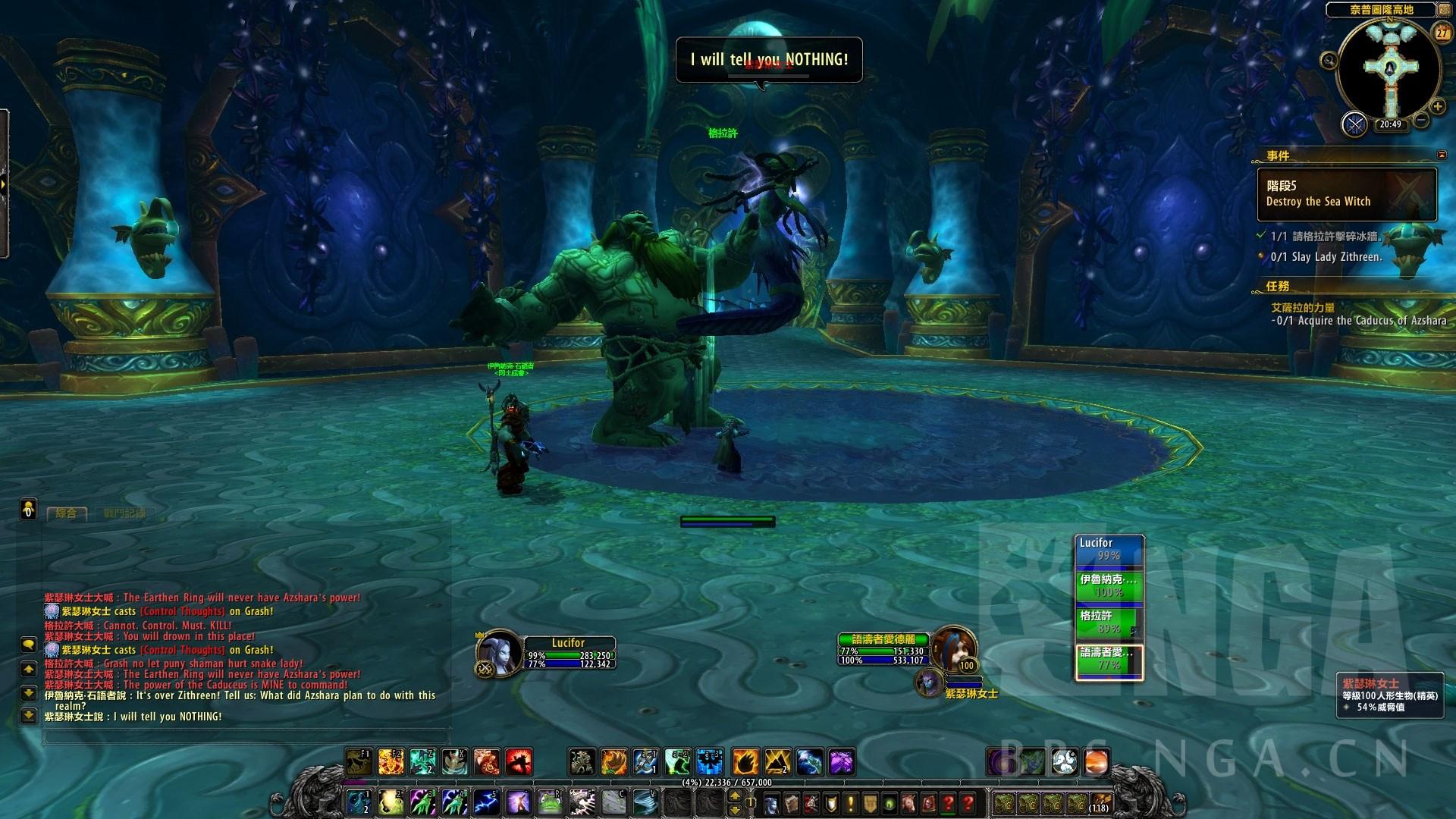Jump chat to the bottom
Screen dimensions: 1456x819
point(28,715)
